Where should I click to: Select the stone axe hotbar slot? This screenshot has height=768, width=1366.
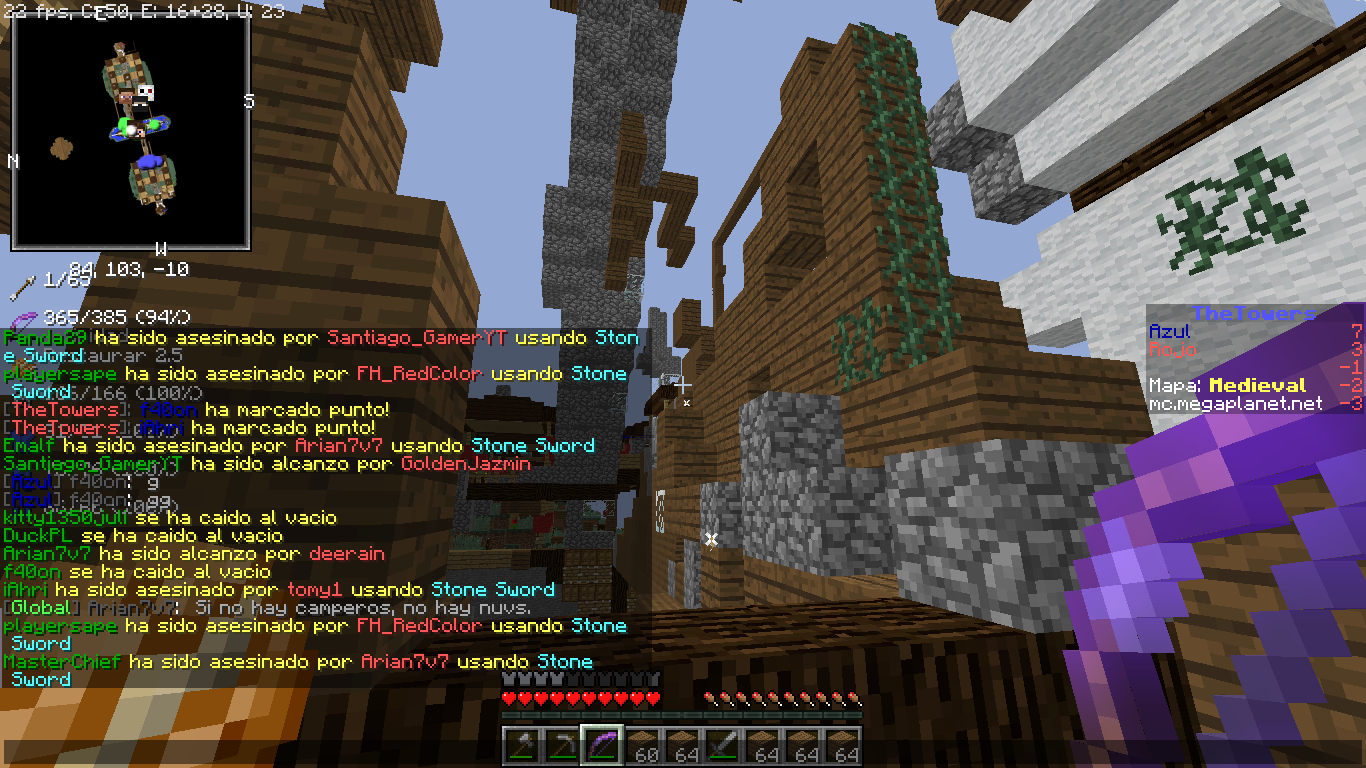pyautogui.click(x=522, y=746)
